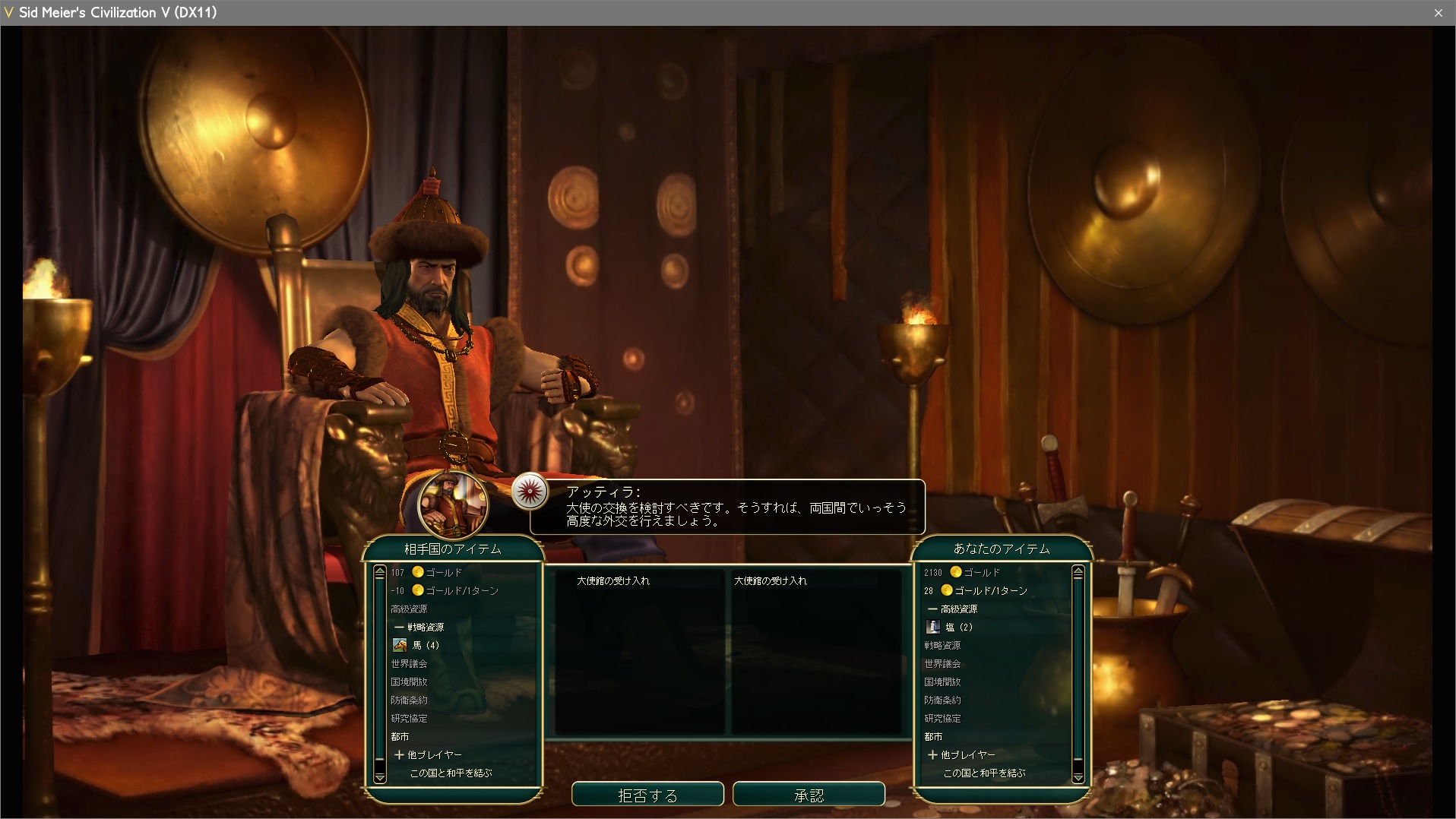Add Attila's 馬 (4) horses to trade
Screen dimensions: 1456x819
[425, 645]
